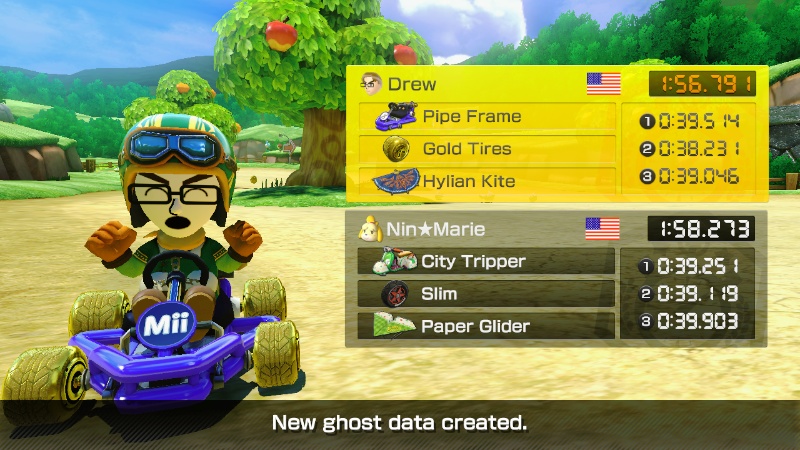This screenshot has height=450, width=800.
Task: Choose the Pipe Frame kart row
Action: [x=486, y=117]
